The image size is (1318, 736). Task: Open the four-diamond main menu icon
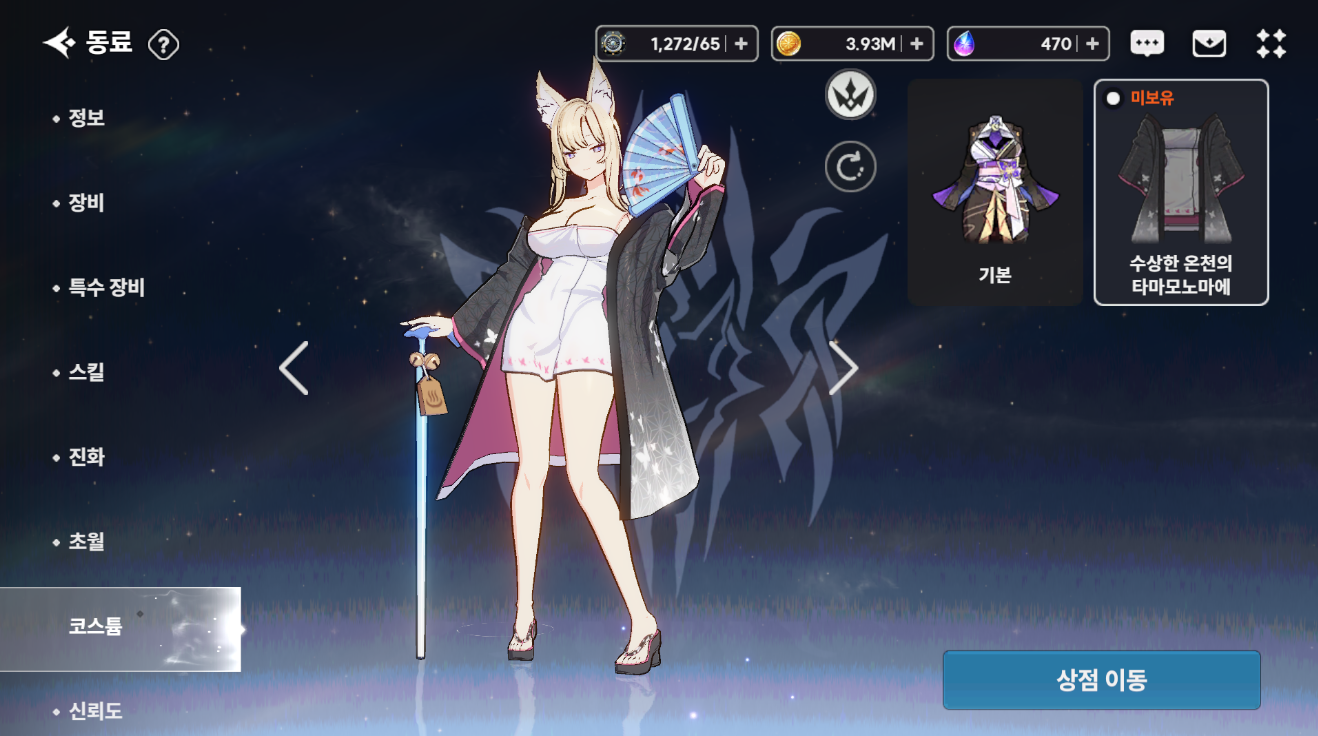pos(1271,44)
